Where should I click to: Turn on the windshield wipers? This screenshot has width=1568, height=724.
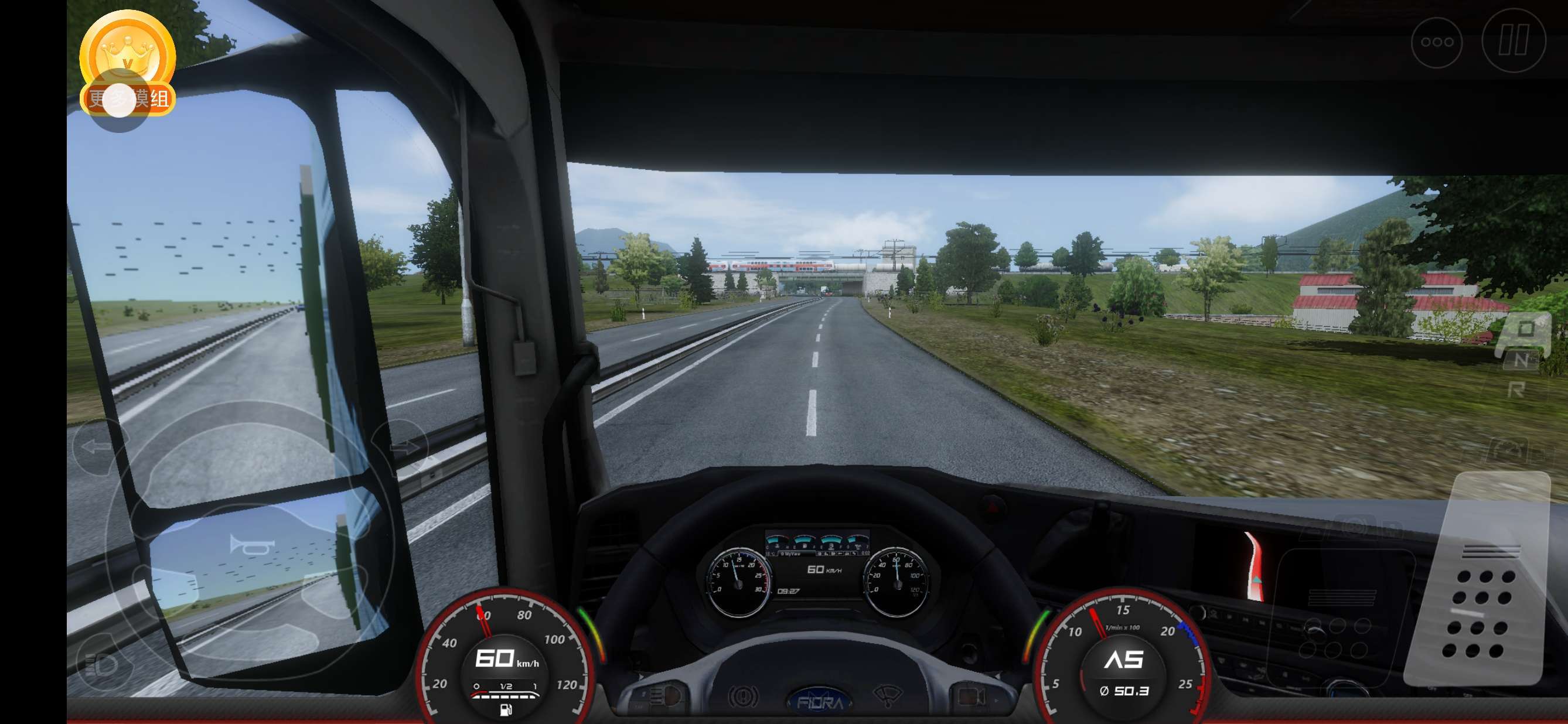(887, 695)
